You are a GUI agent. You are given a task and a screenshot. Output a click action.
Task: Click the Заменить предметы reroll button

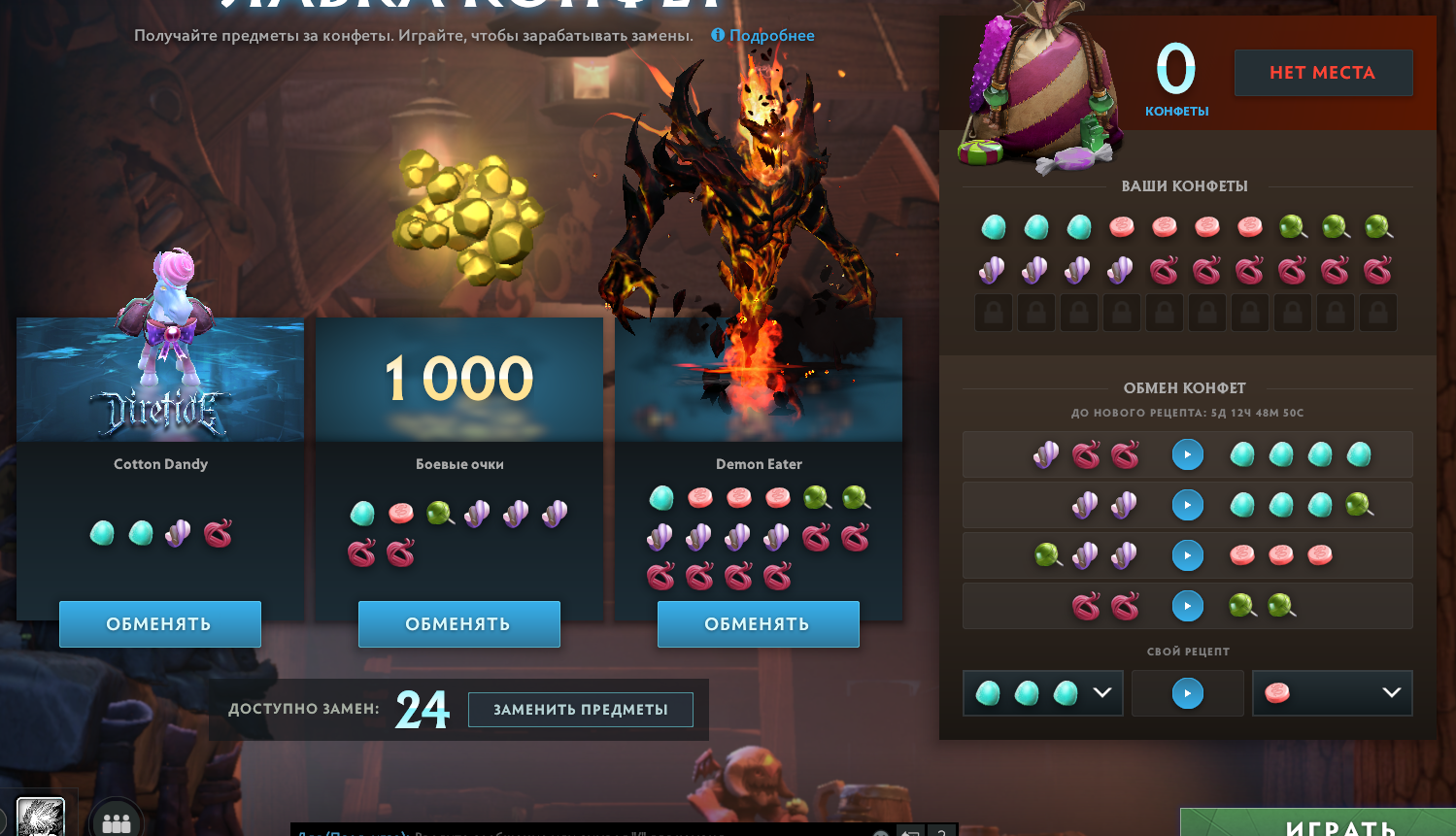pos(580,710)
